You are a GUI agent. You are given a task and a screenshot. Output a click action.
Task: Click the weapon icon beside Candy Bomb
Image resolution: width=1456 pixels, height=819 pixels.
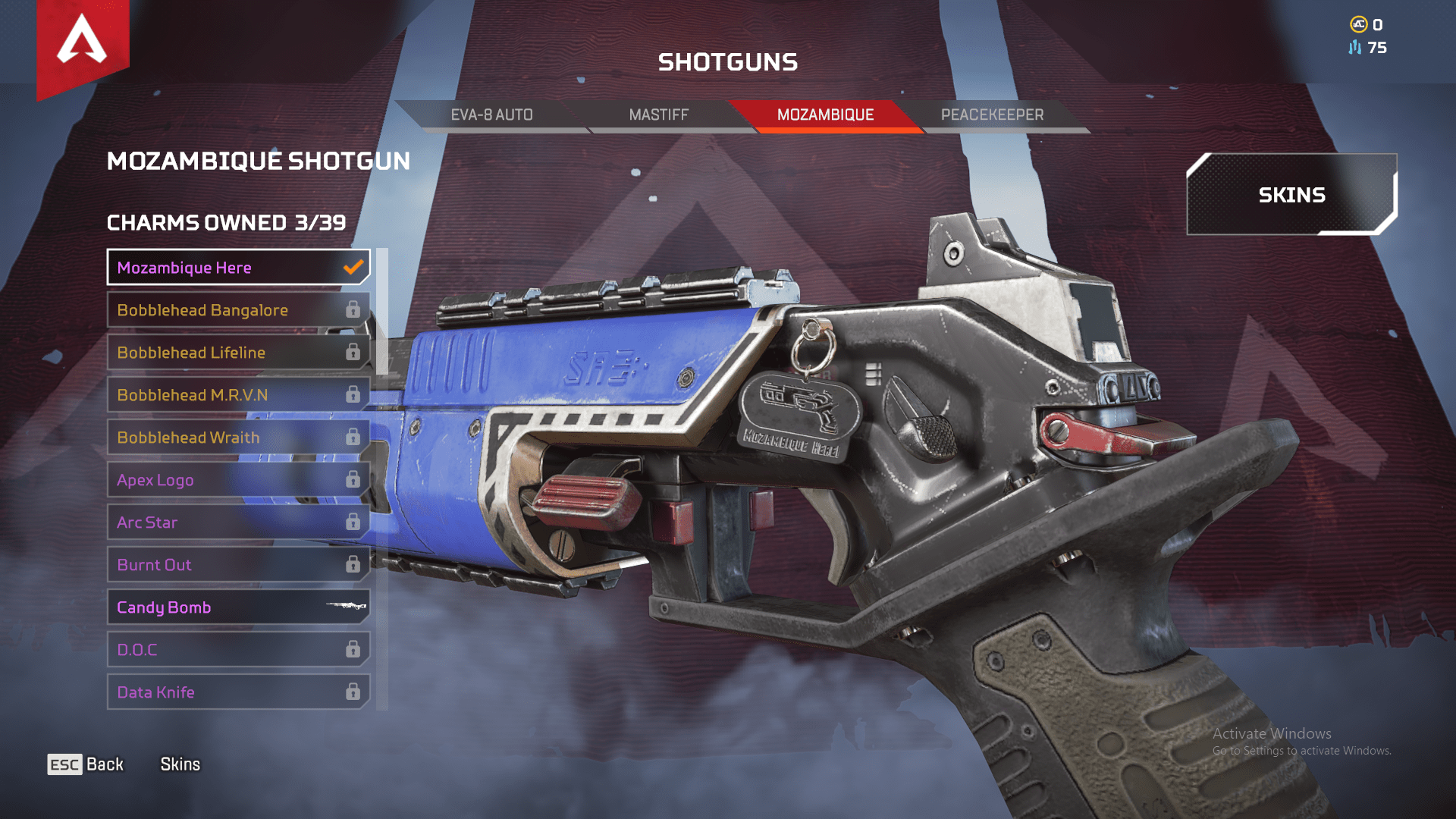pyautogui.click(x=345, y=607)
